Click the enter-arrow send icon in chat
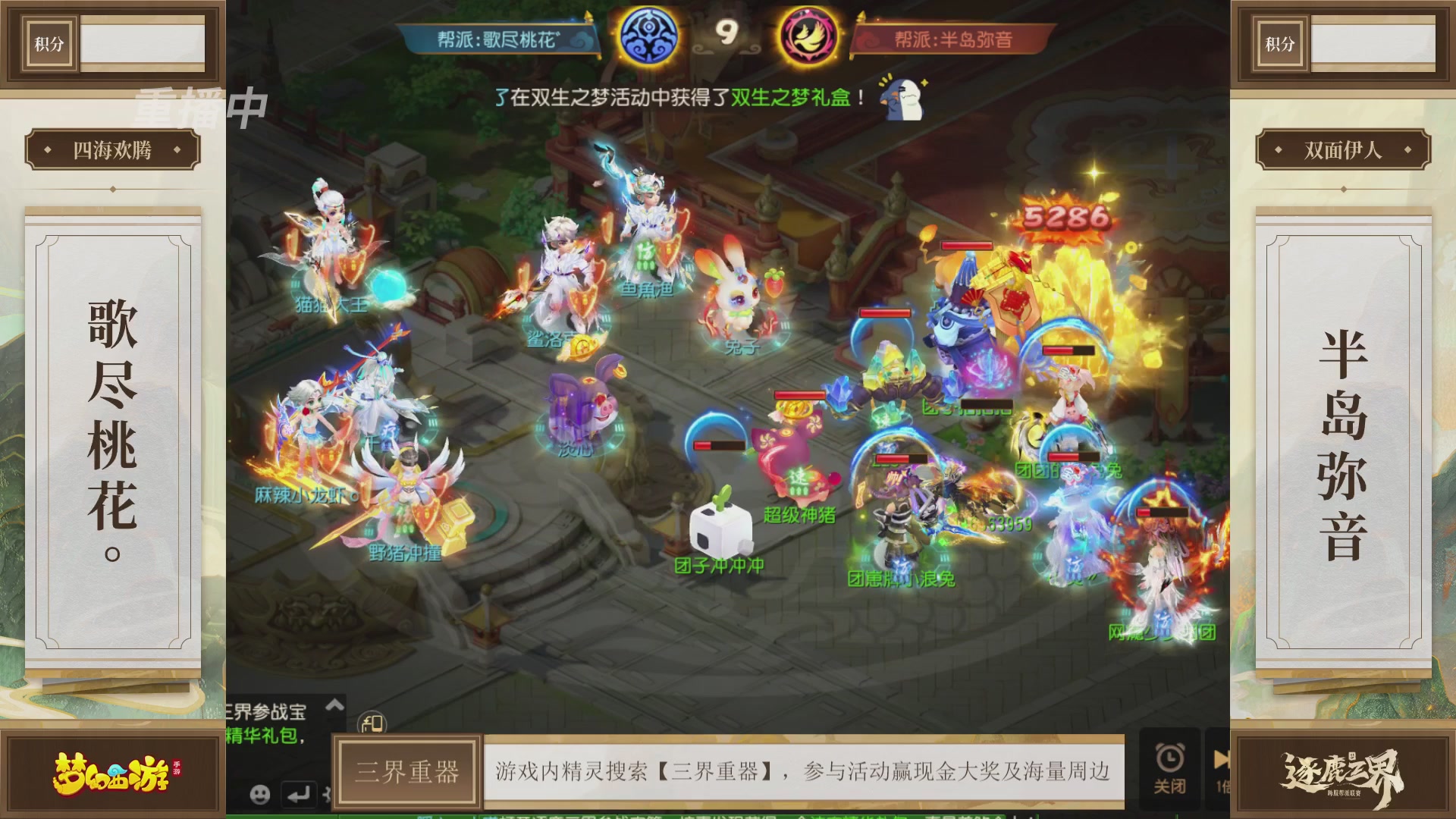Image resolution: width=1456 pixels, height=819 pixels. pos(299,795)
